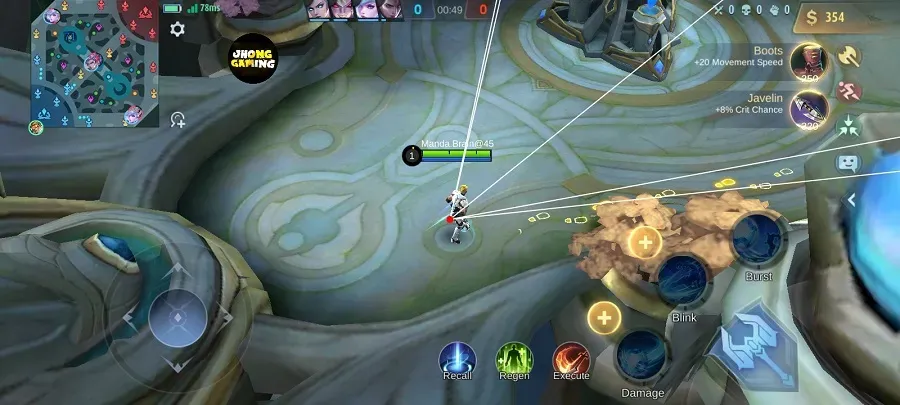
Task: Tap the magnifier-plus icon beside the minimap
Action: (x=178, y=120)
